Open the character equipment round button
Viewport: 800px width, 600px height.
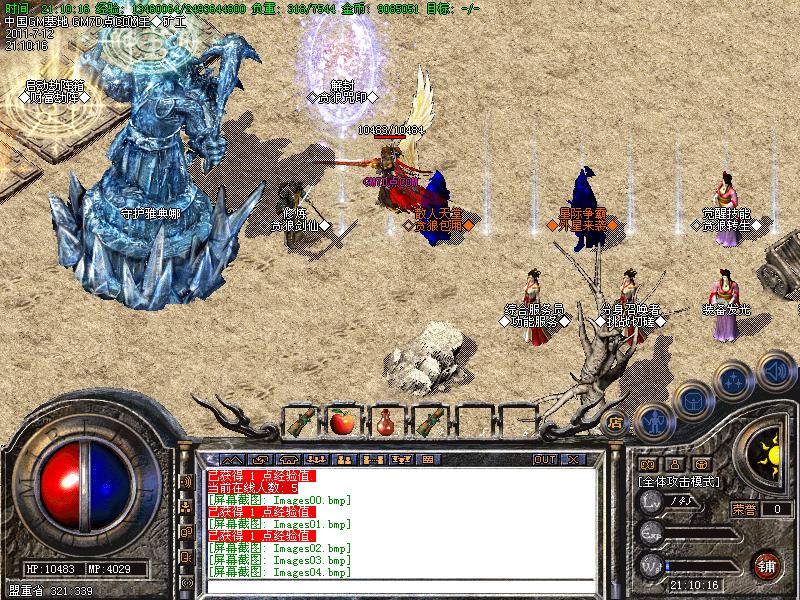pos(654,421)
